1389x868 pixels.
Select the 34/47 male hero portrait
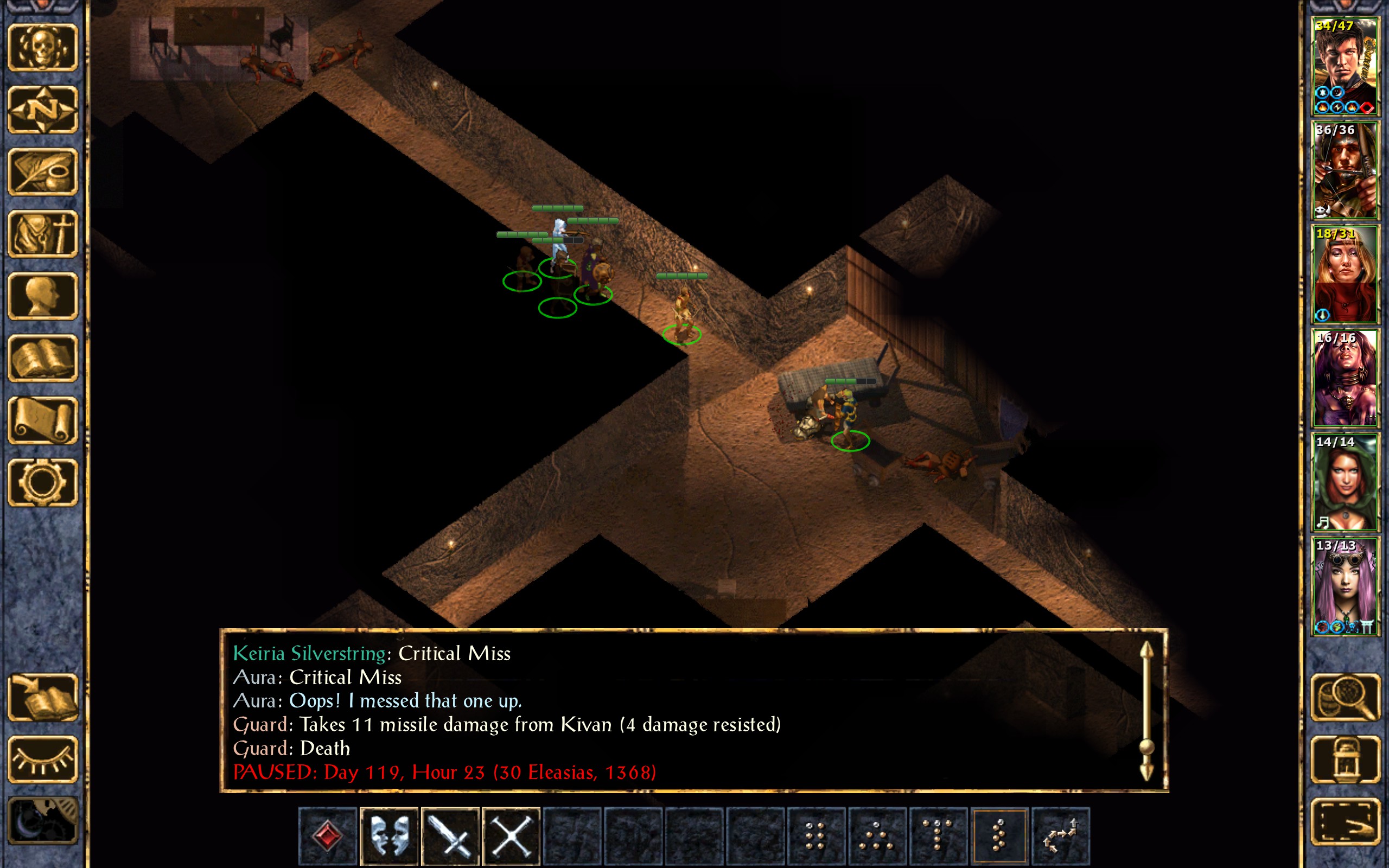pyautogui.click(x=1345, y=67)
